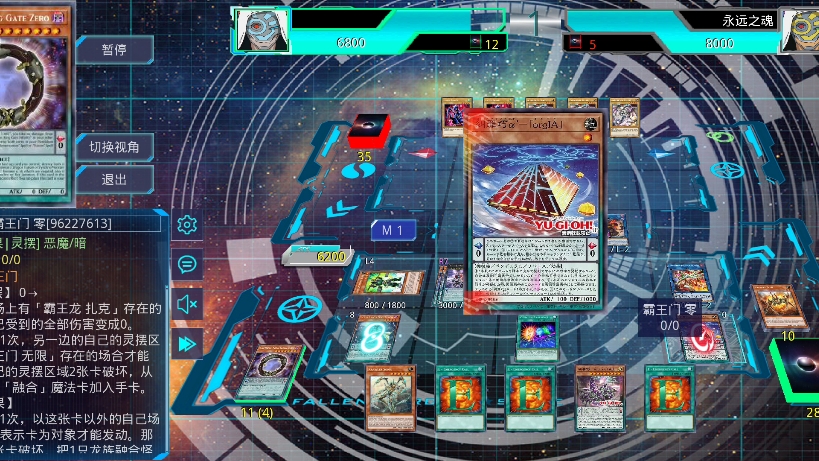819x461 pixels.
Task: Click the glowing number 8 card
Action: 372,337
